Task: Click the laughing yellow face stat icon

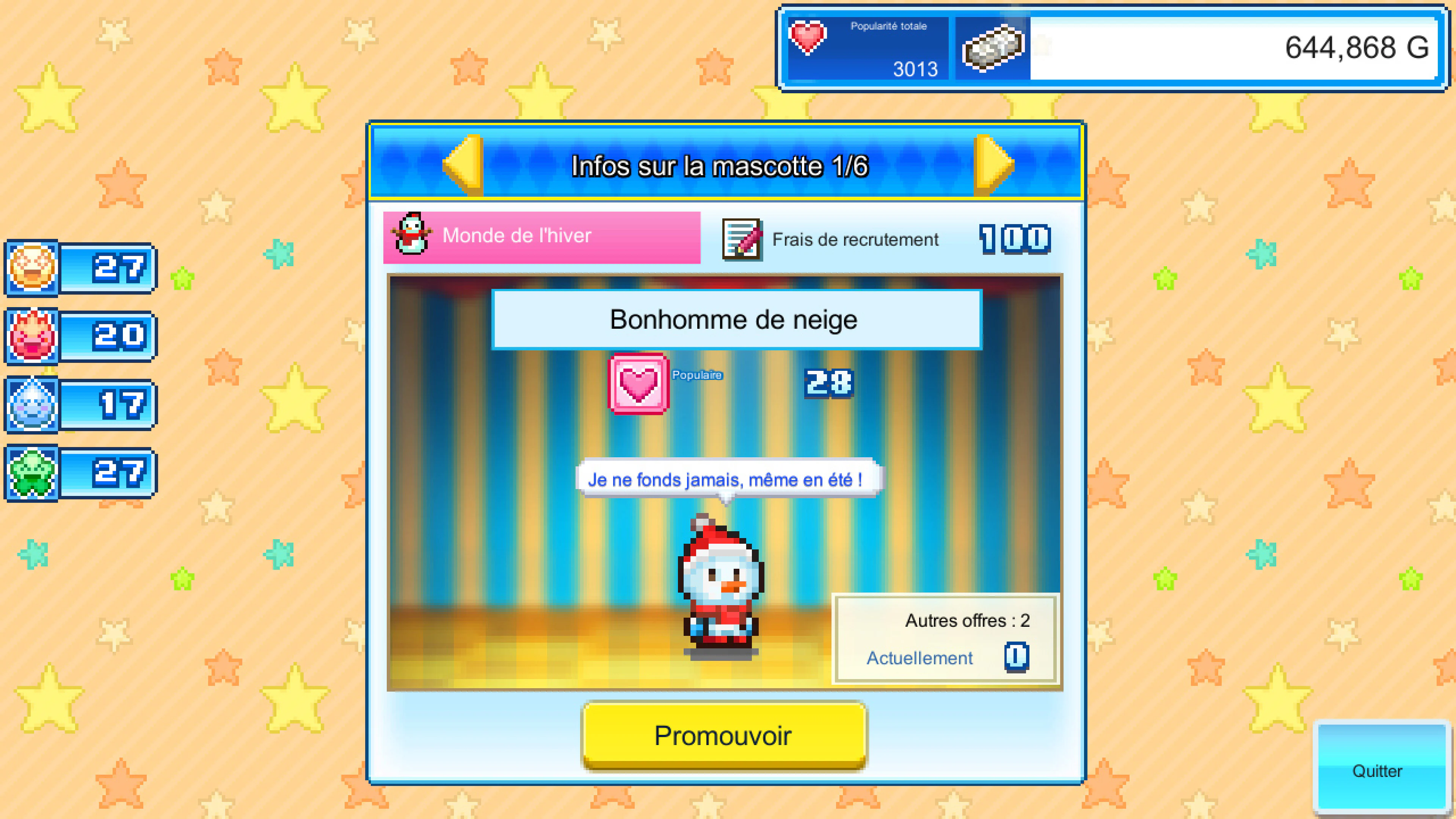Action: 31,268
